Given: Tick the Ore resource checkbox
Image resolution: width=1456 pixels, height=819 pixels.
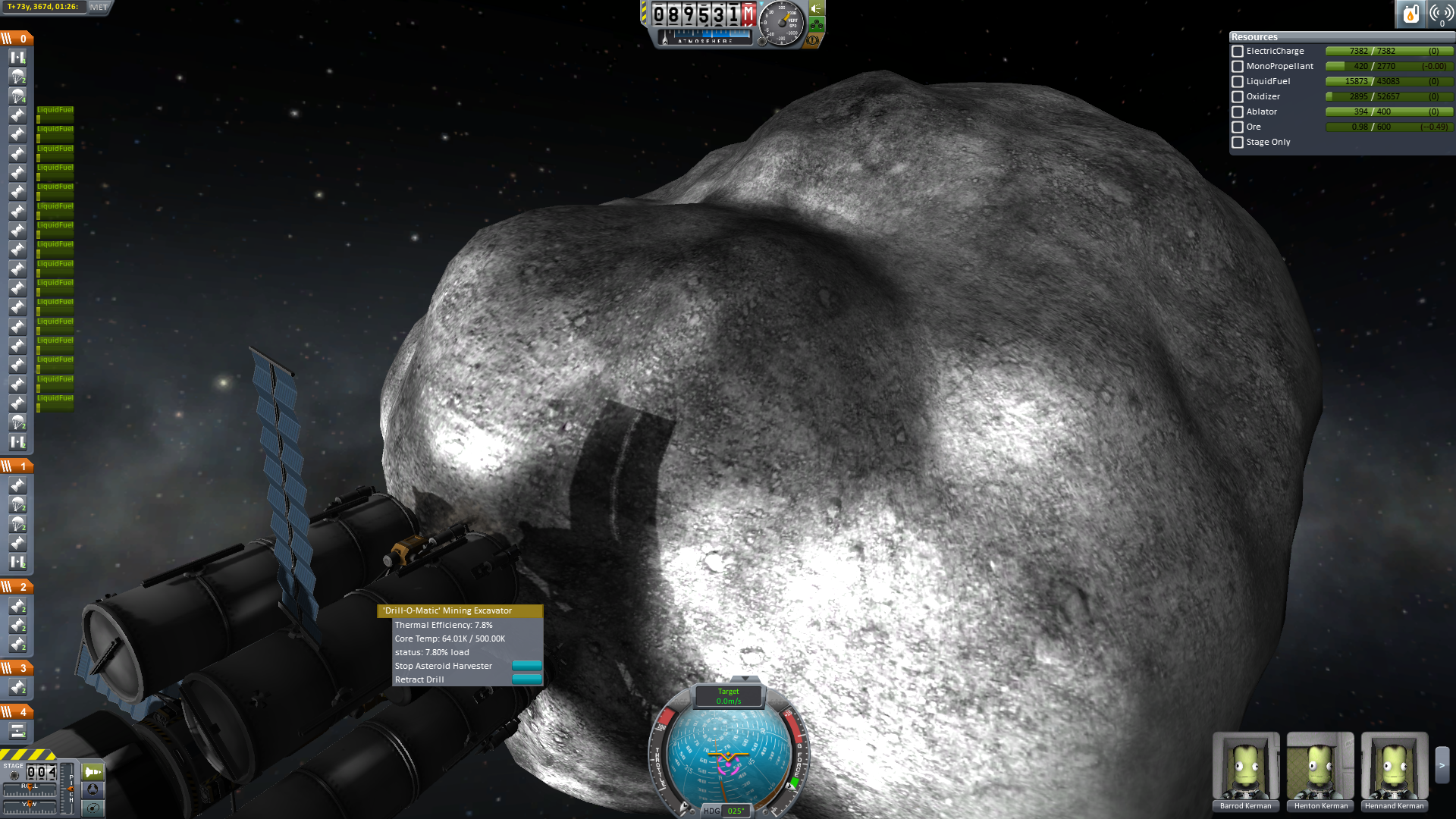Looking at the screenshot, I should pyautogui.click(x=1238, y=127).
